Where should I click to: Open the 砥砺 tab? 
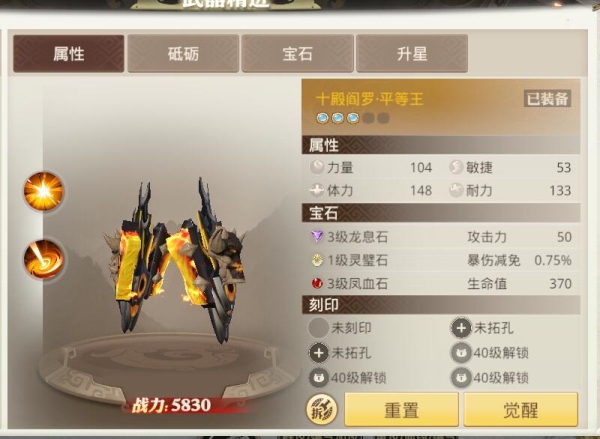coord(183,54)
